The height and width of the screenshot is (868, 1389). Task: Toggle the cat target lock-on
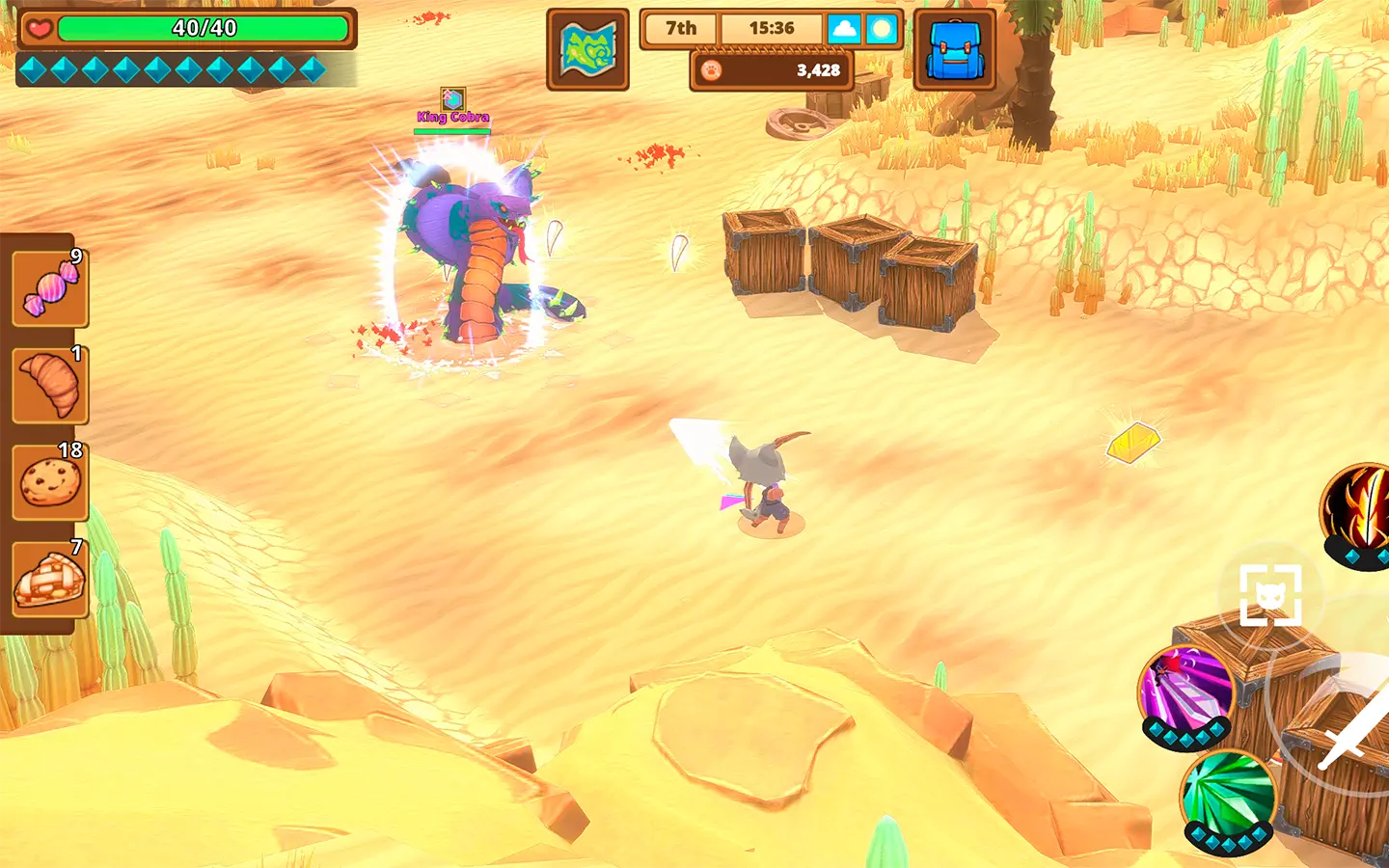point(1270,595)
